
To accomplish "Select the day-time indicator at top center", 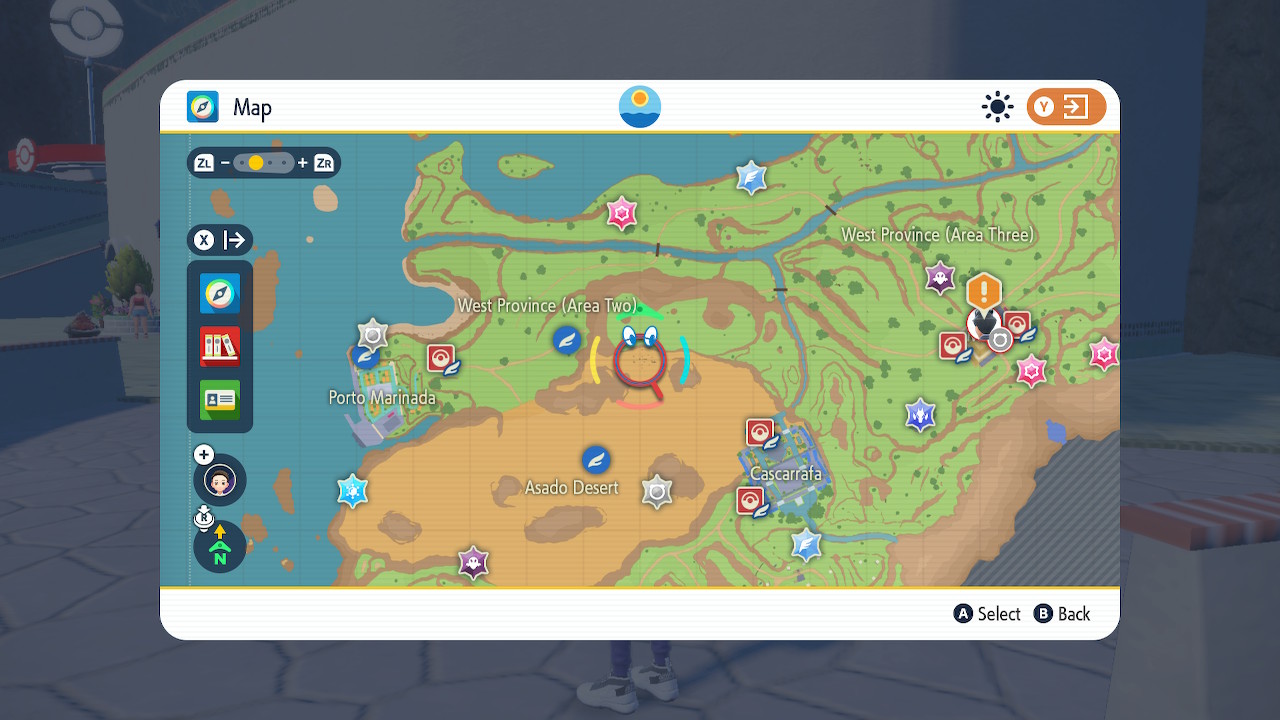I will click(639, 106).
